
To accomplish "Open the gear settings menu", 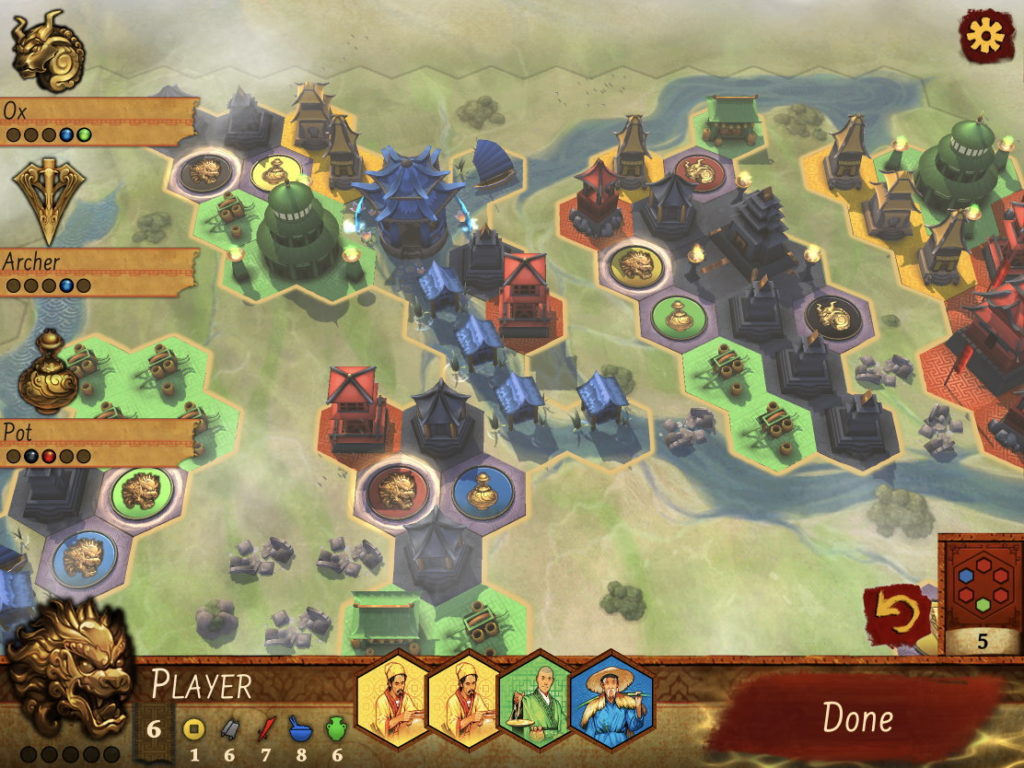I will point(986,36).
